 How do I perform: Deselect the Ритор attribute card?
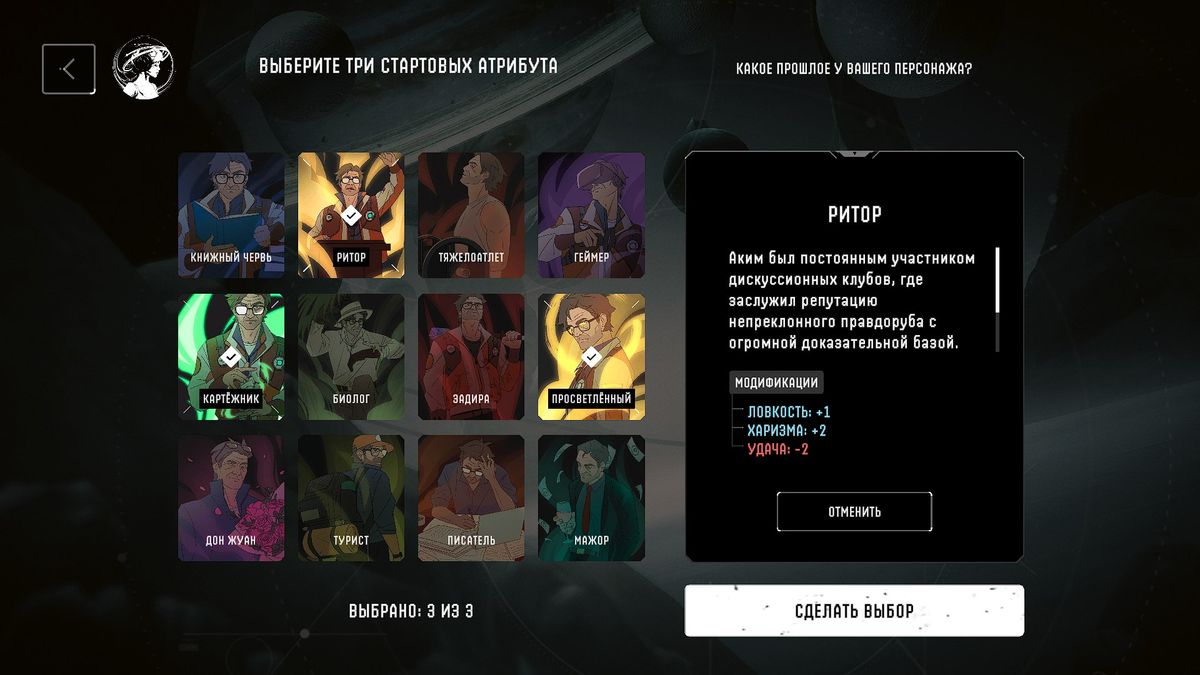[351, 215]
